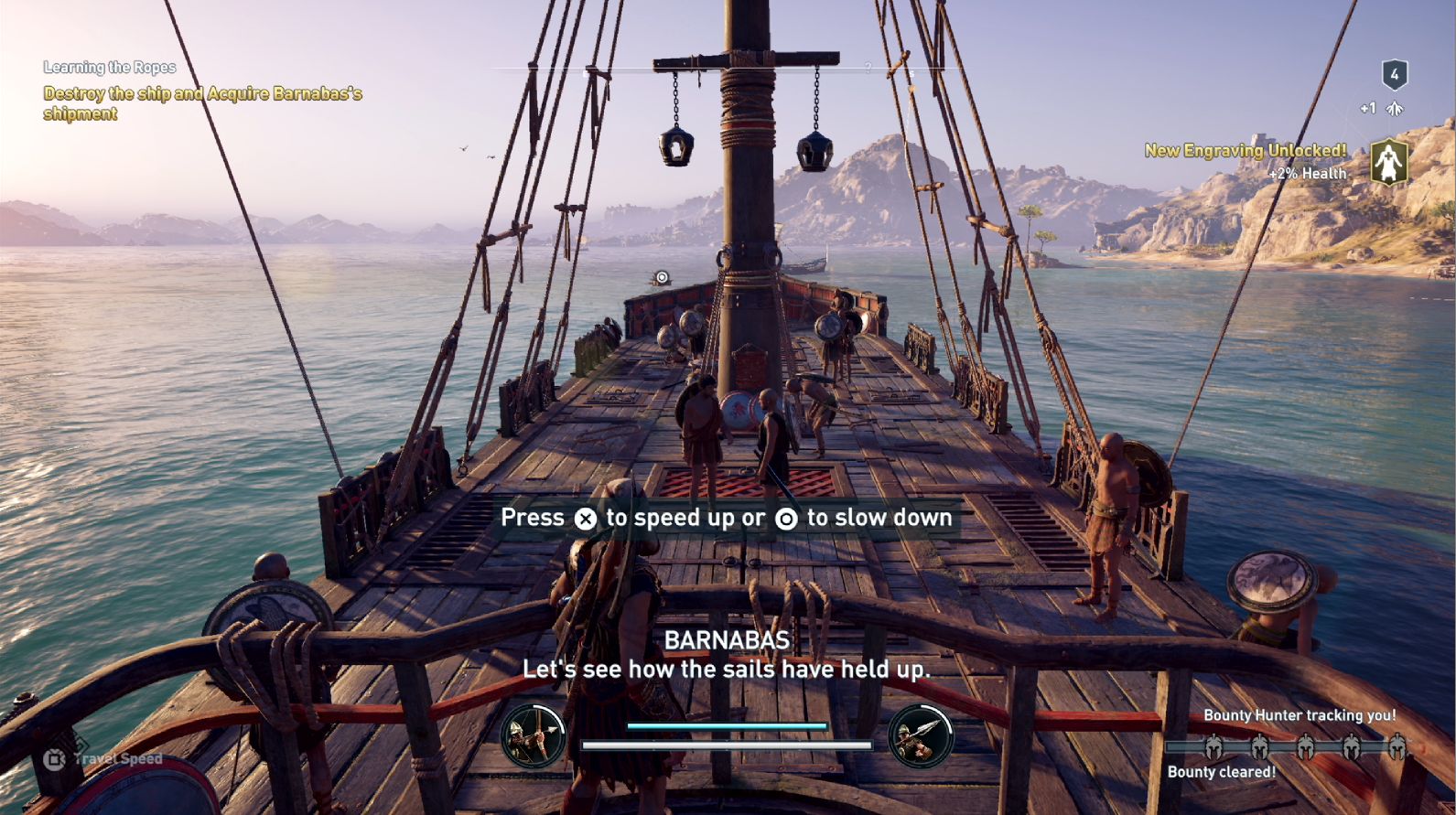Select the Learning the Ropes quest tracker

(x=110, y=67)
